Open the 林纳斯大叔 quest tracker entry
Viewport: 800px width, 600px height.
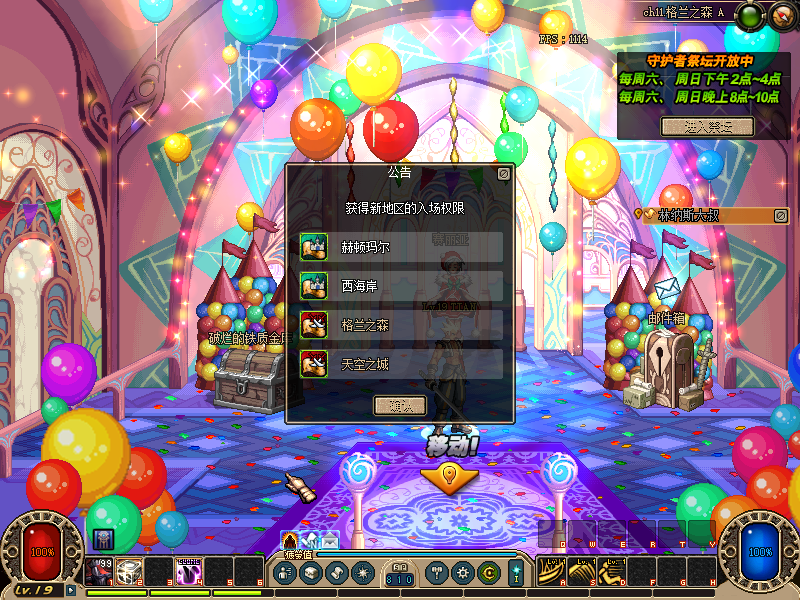(x=700, y=215)
